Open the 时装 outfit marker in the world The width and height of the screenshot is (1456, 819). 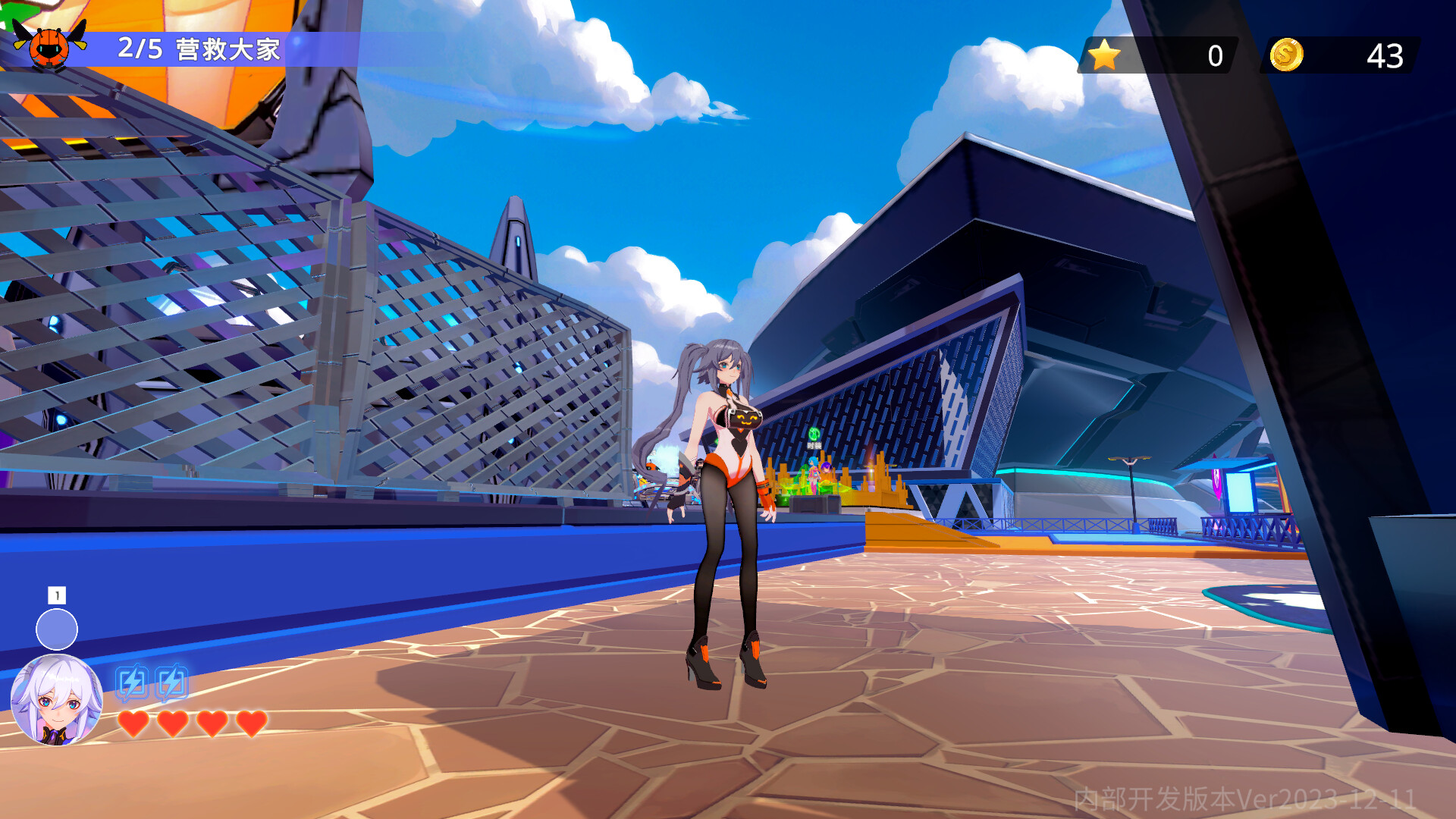click(815, 436)
